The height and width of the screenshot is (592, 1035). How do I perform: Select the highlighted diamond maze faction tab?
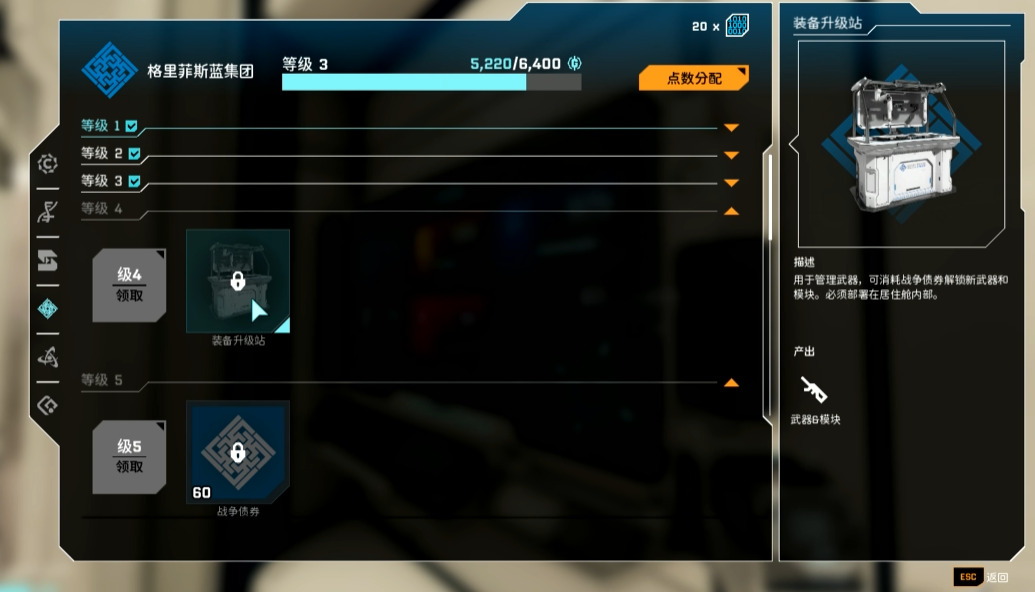click(47, 309)
